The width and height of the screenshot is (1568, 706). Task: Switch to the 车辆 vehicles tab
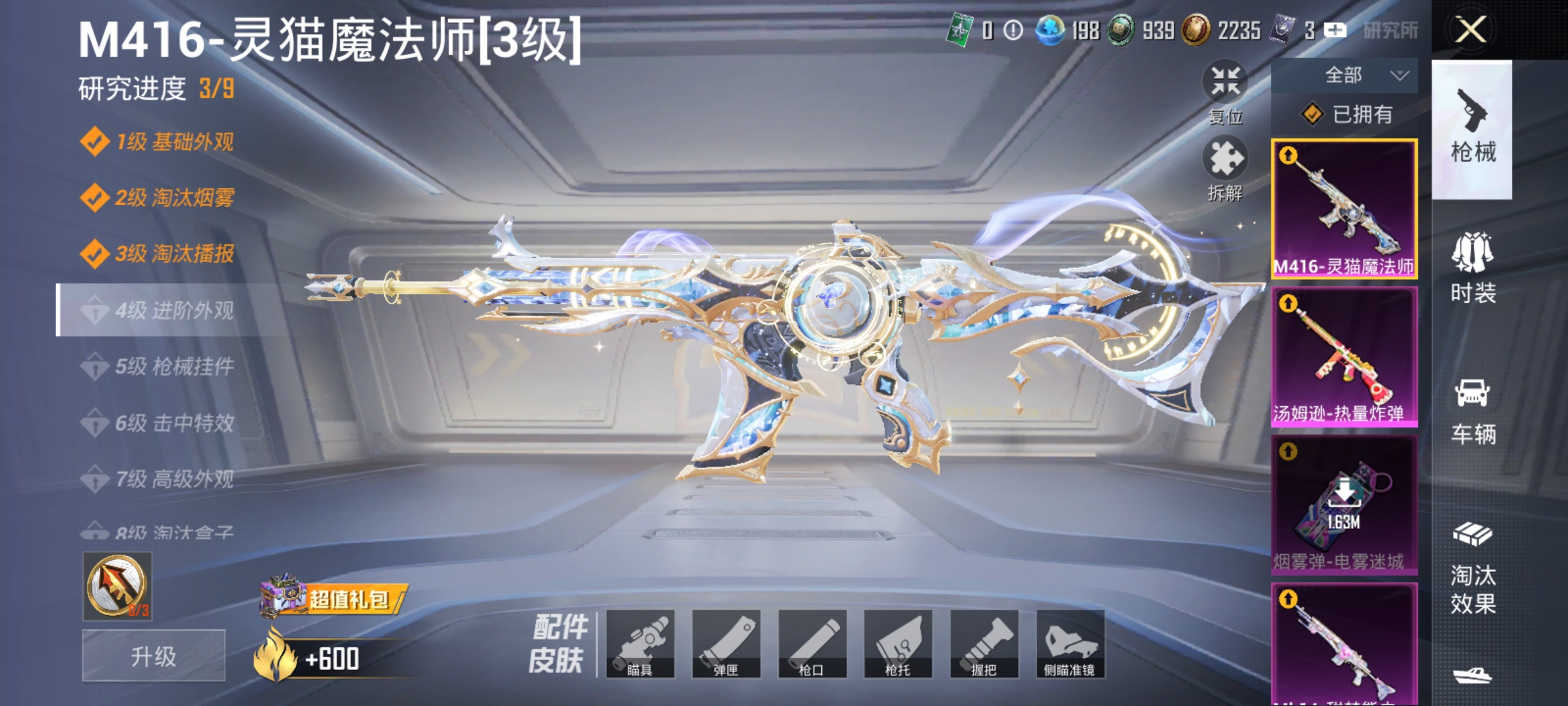(x=1473, y=412)
